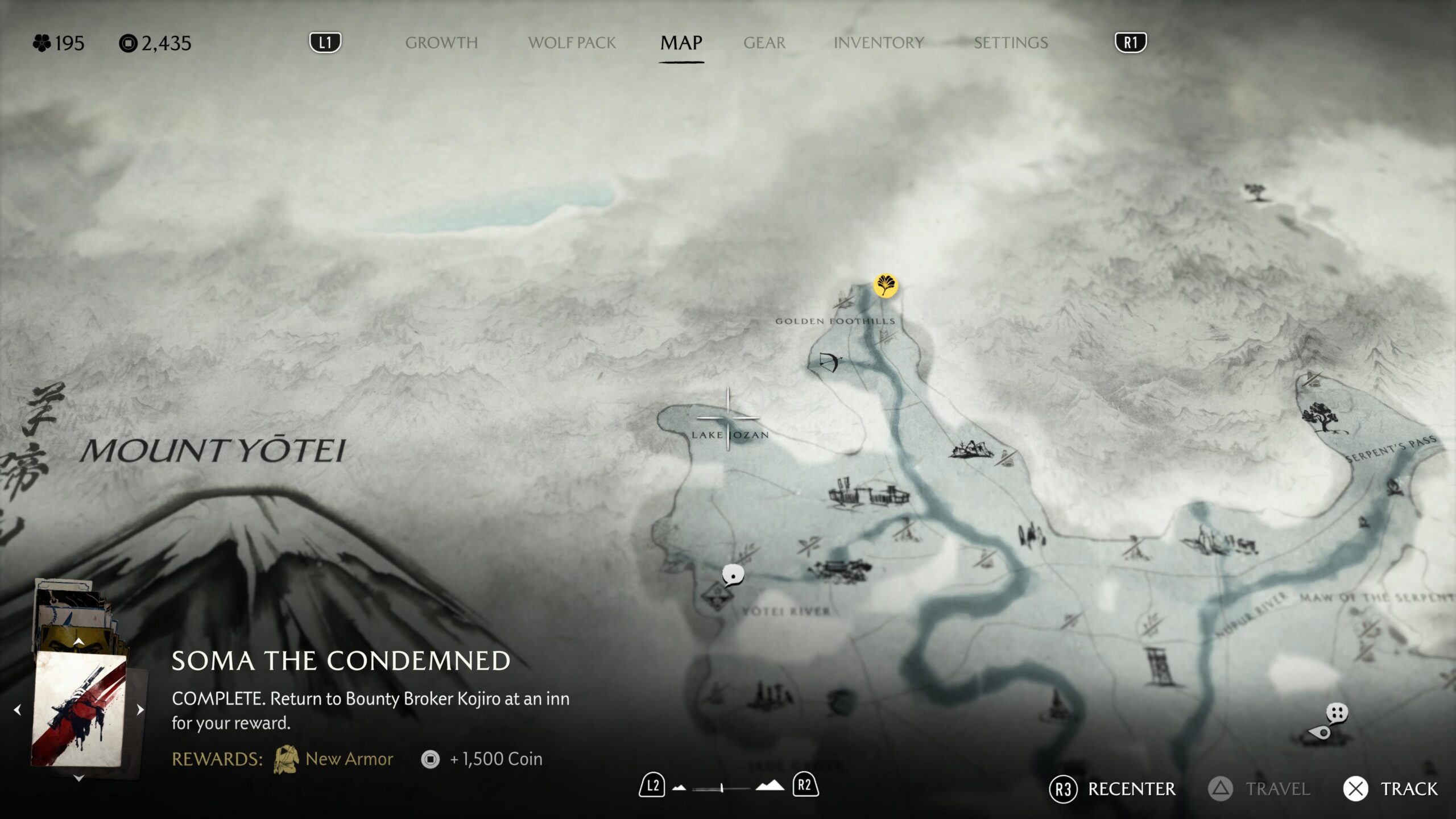
Task: Show the next quest card with right arrow
Action: click(140, 710)
